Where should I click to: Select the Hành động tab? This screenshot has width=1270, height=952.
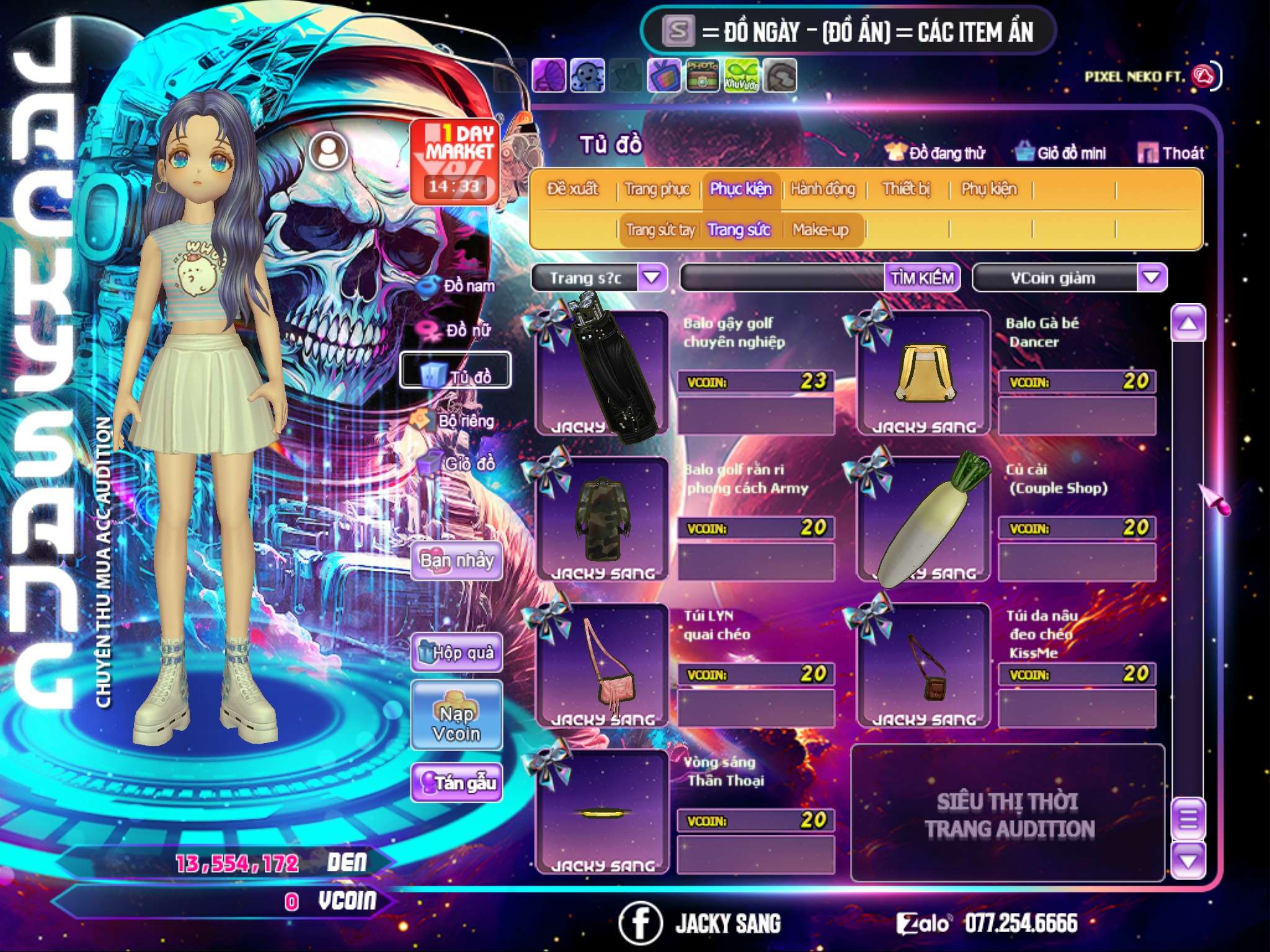pos(822,189)
